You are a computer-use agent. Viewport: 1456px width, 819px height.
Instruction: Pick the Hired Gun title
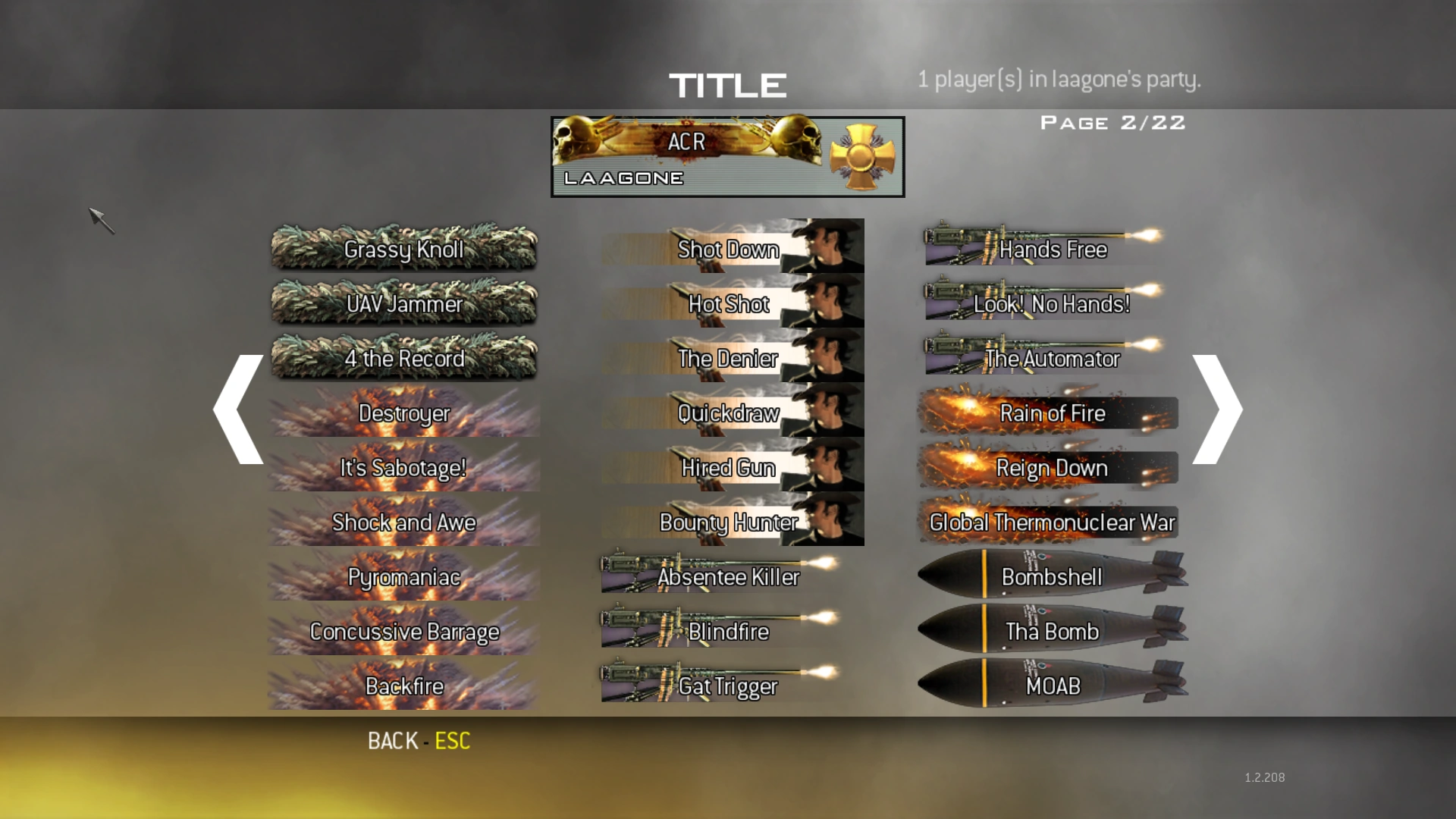(x=728, y=468)
